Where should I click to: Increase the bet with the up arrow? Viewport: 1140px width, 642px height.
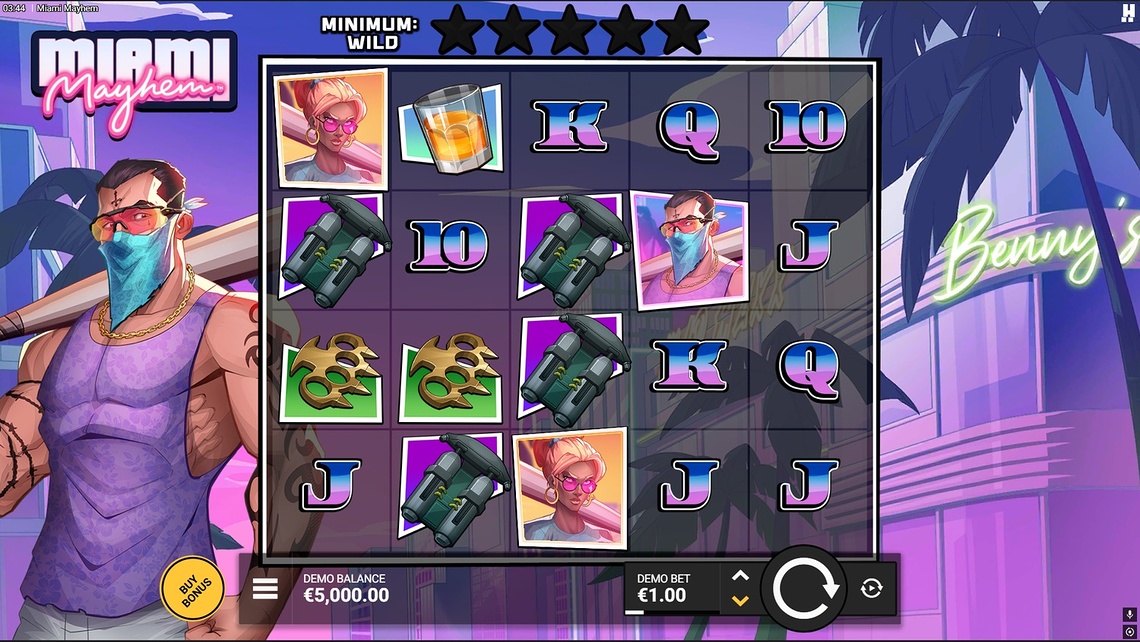740,576
